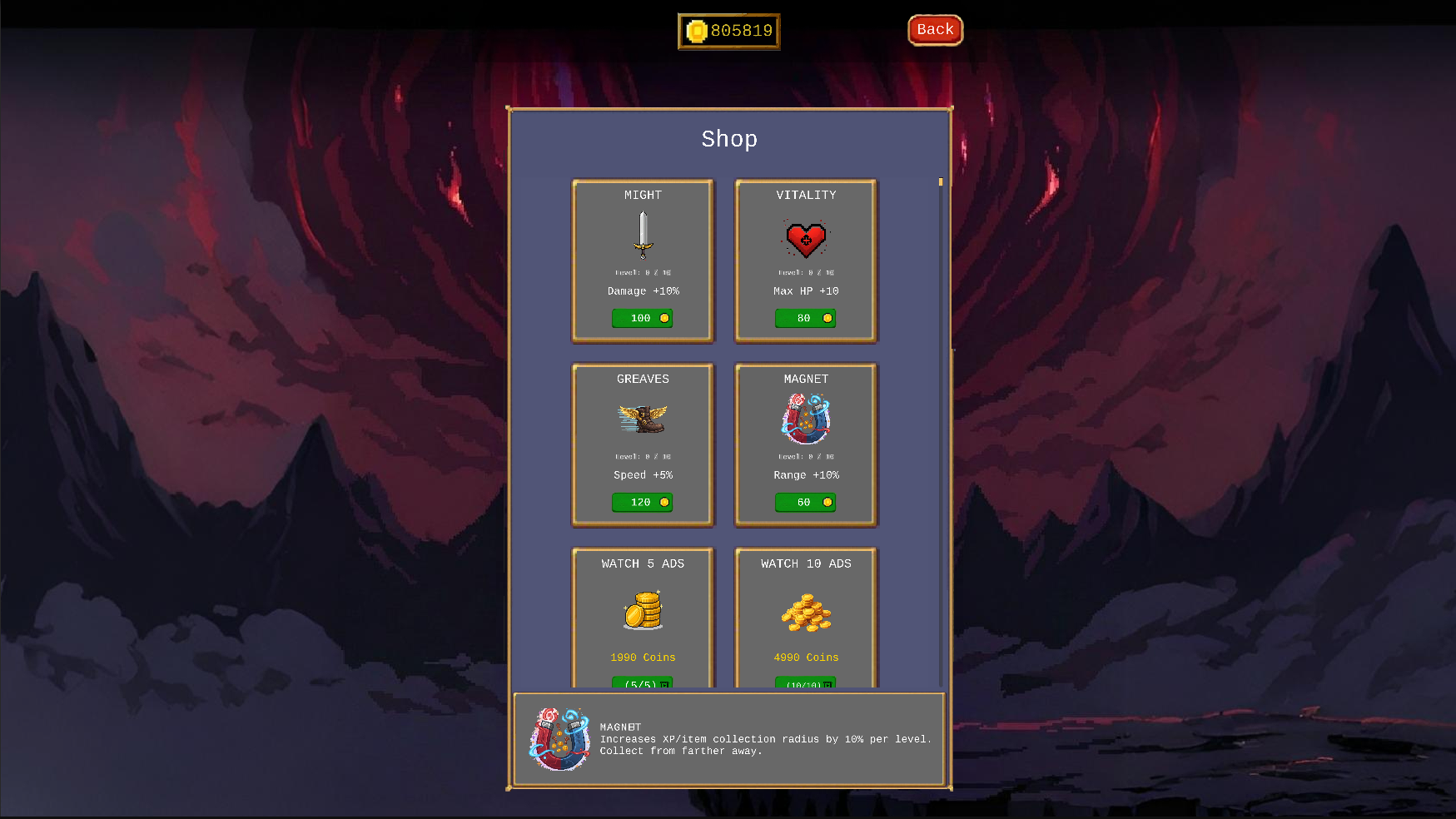Click the gold coin icon beside the coin balance
The height and width of the screenshot is (819, 1456).
[696, 31]
